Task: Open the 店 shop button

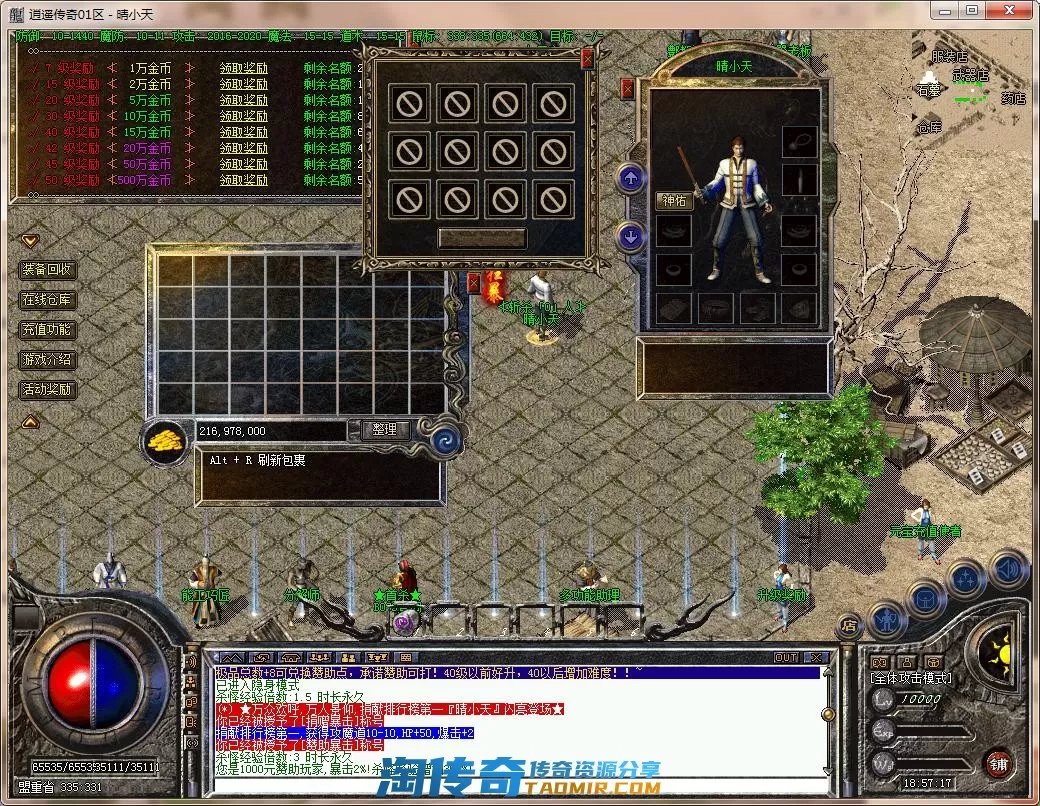Action: [x=849, y=625]
